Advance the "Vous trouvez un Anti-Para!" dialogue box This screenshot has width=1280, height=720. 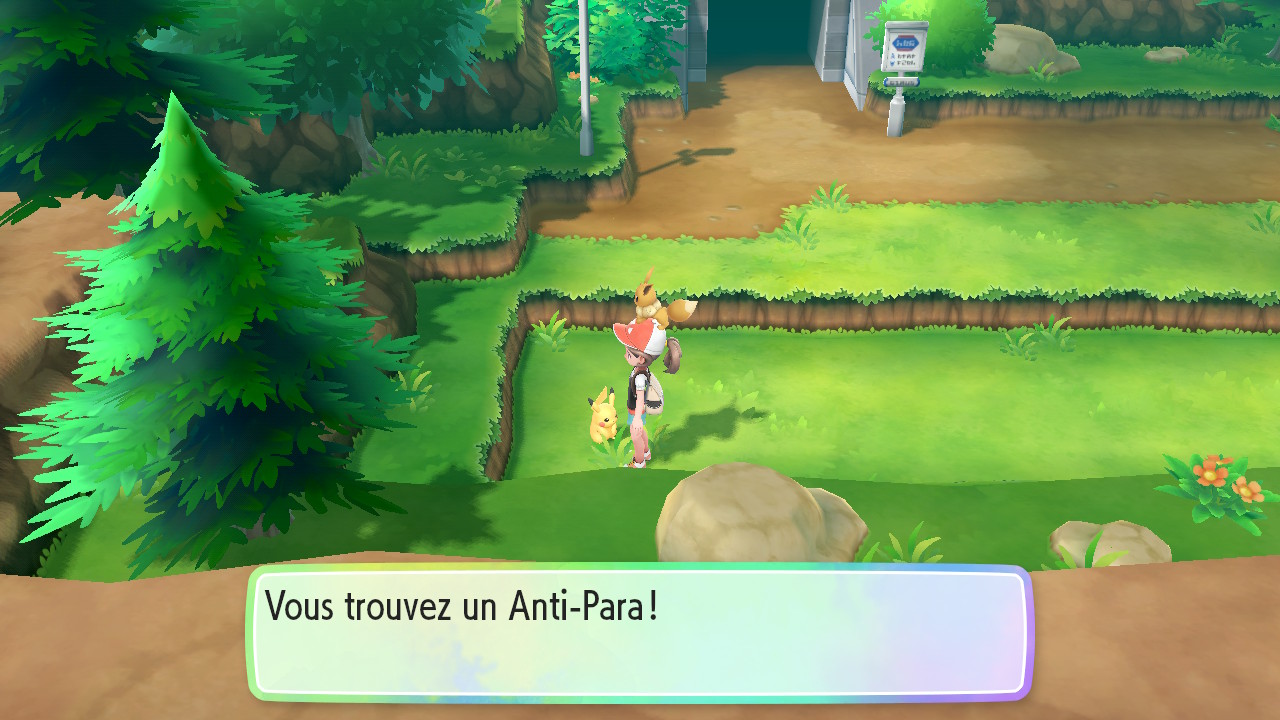(640, 632)
